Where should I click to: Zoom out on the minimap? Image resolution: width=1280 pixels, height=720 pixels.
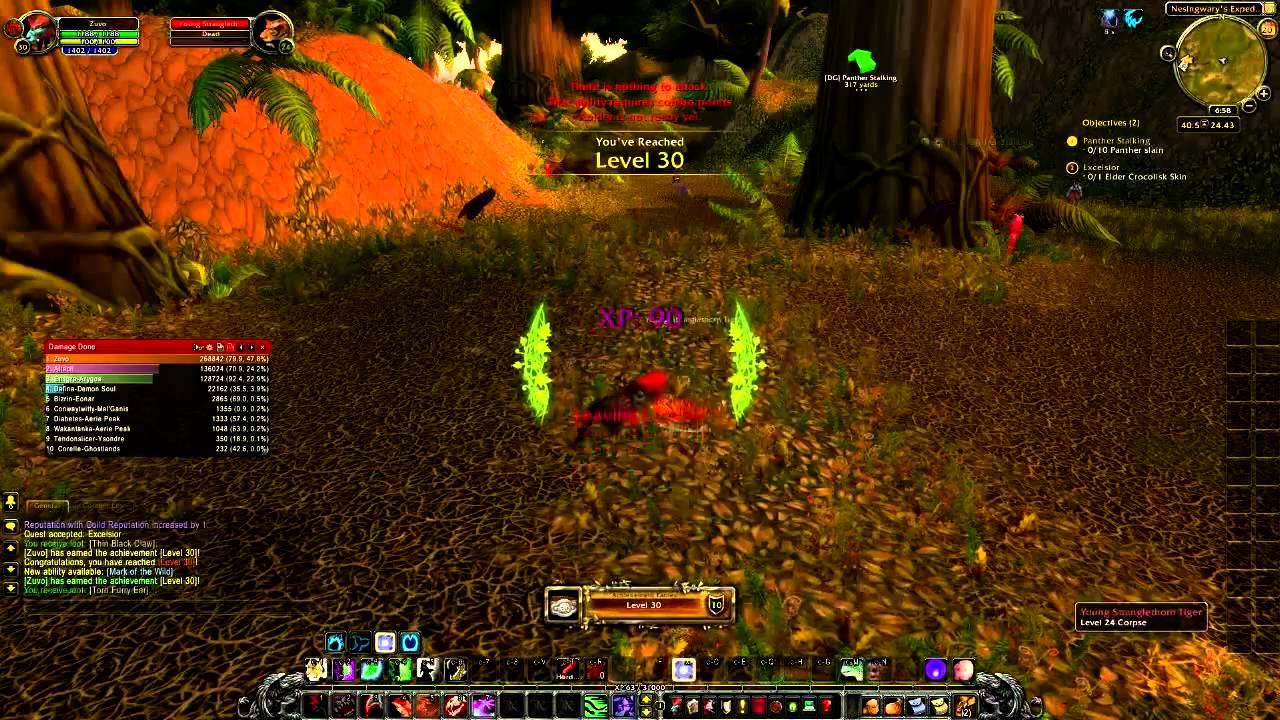coord(1249,106)
